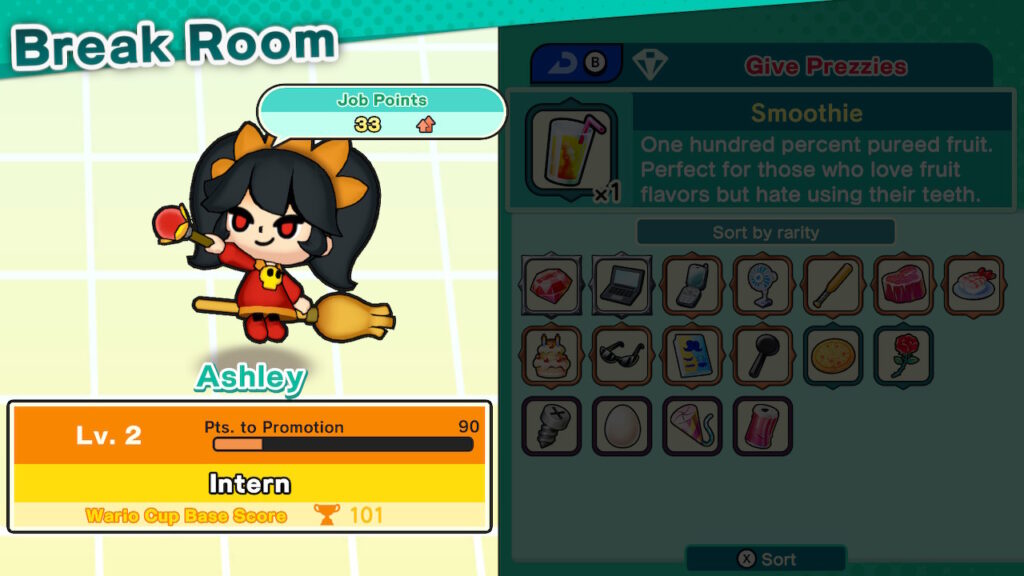Screen dimensions: 1024x576
Task: Choose the birthday cake prezzie
Action: pyautogui.click(x=551, y=356)
